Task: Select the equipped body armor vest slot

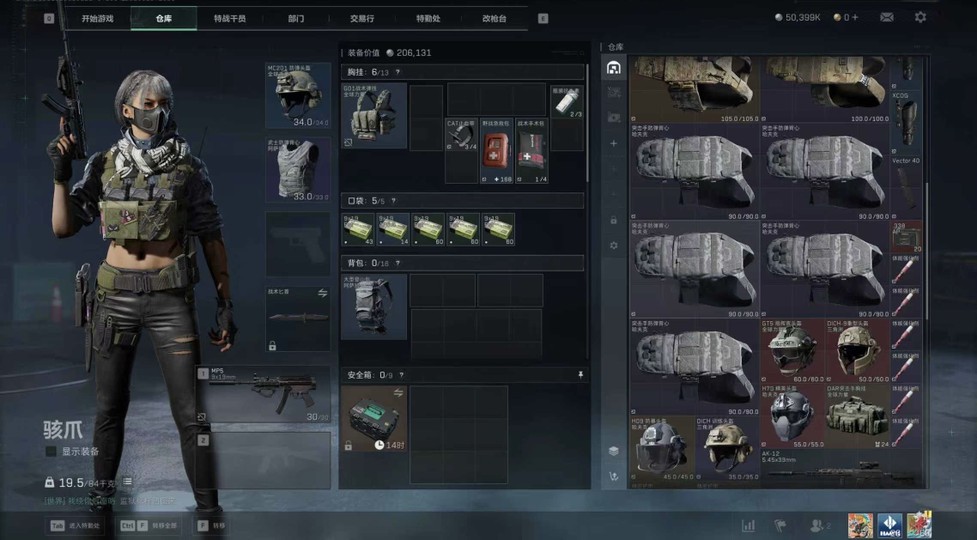Action: pyautogui.click(x=298, y=170)
